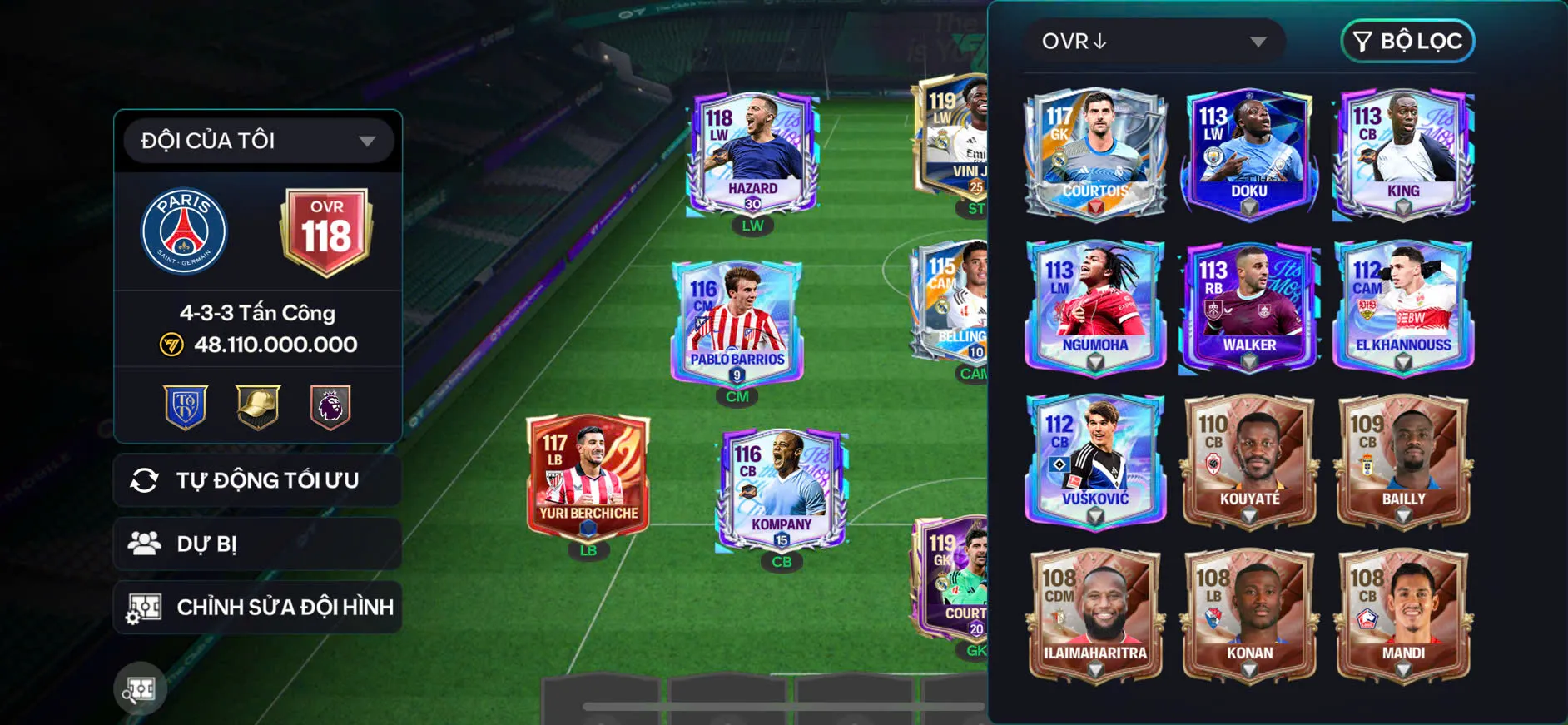Select the Courtois 117 GK card in list
Image resolution: width=1568 pixels, height=725 pixels.
pyautogui.click(x=1095, y=153)
